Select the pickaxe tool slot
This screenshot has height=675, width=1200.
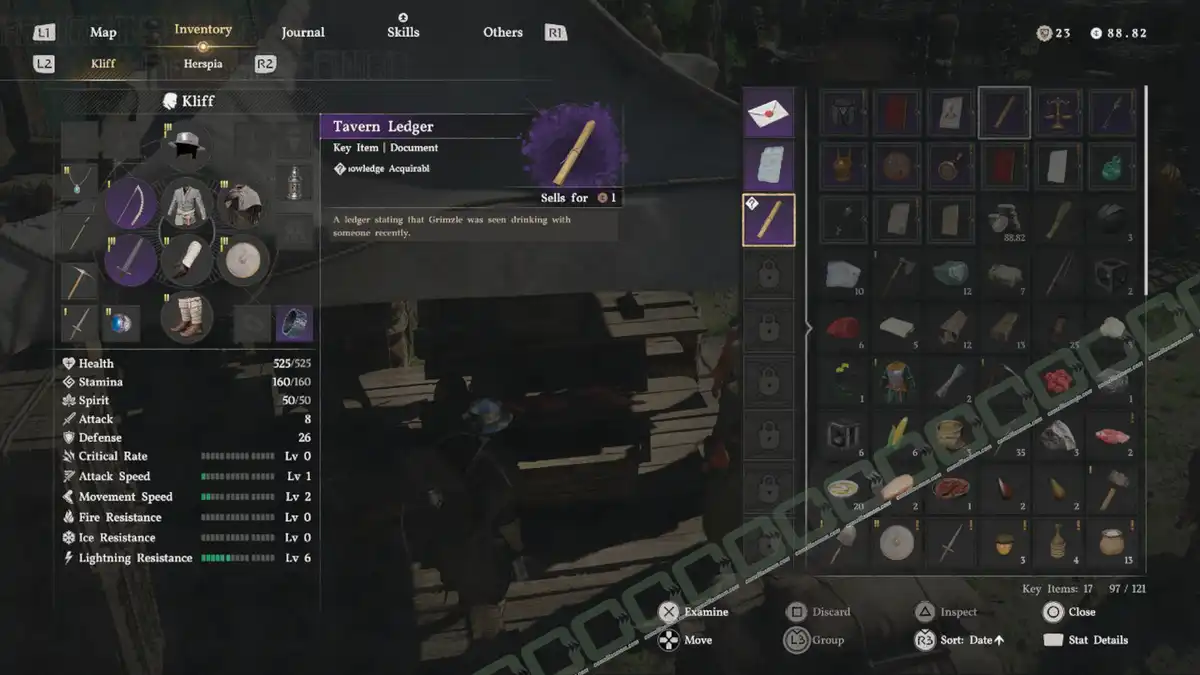pos(79,281)
